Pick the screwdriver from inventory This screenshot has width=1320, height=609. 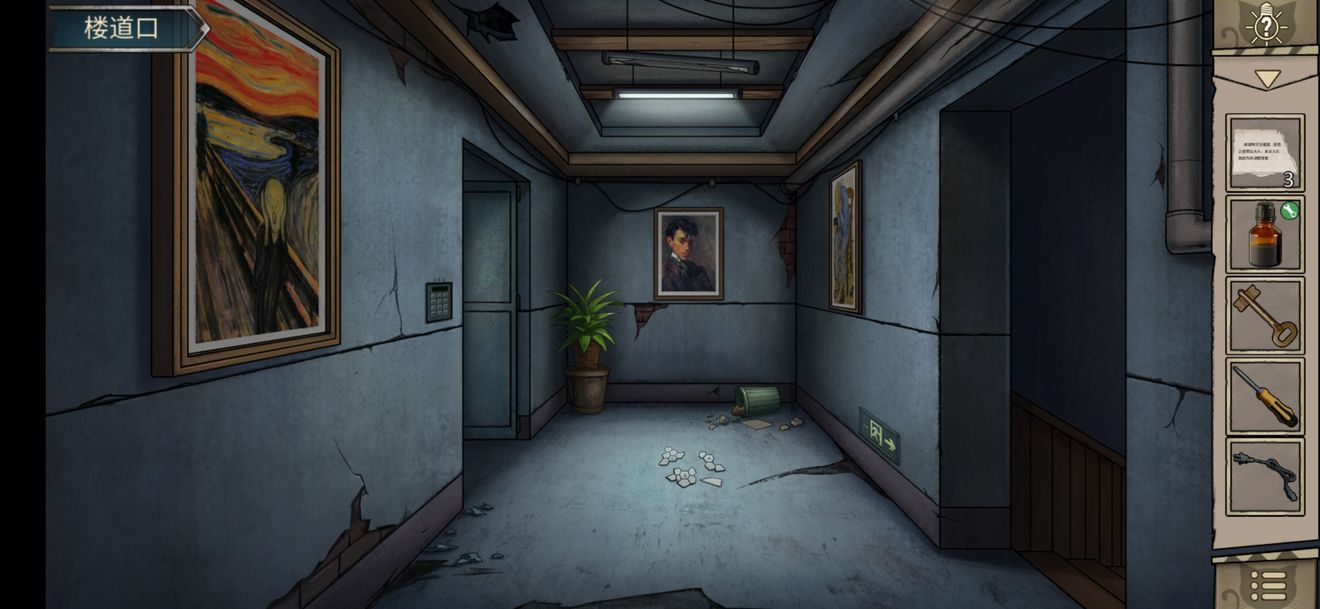[1265, 396]
